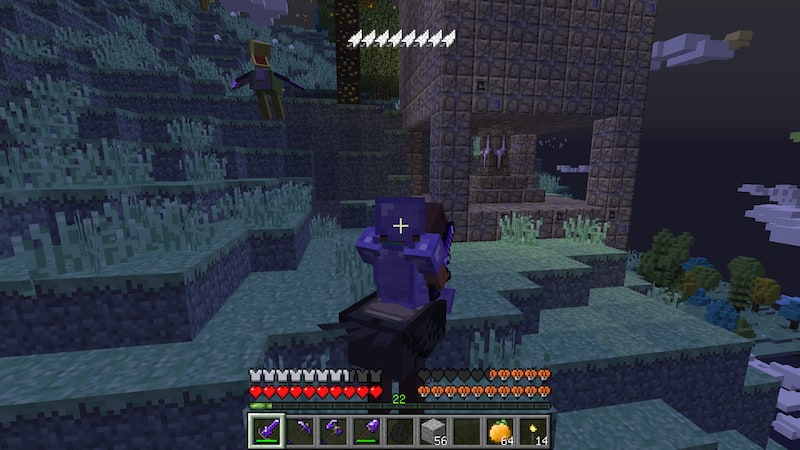
Task: Choose the orange fruit stack of 64
Action: (499, 430)
